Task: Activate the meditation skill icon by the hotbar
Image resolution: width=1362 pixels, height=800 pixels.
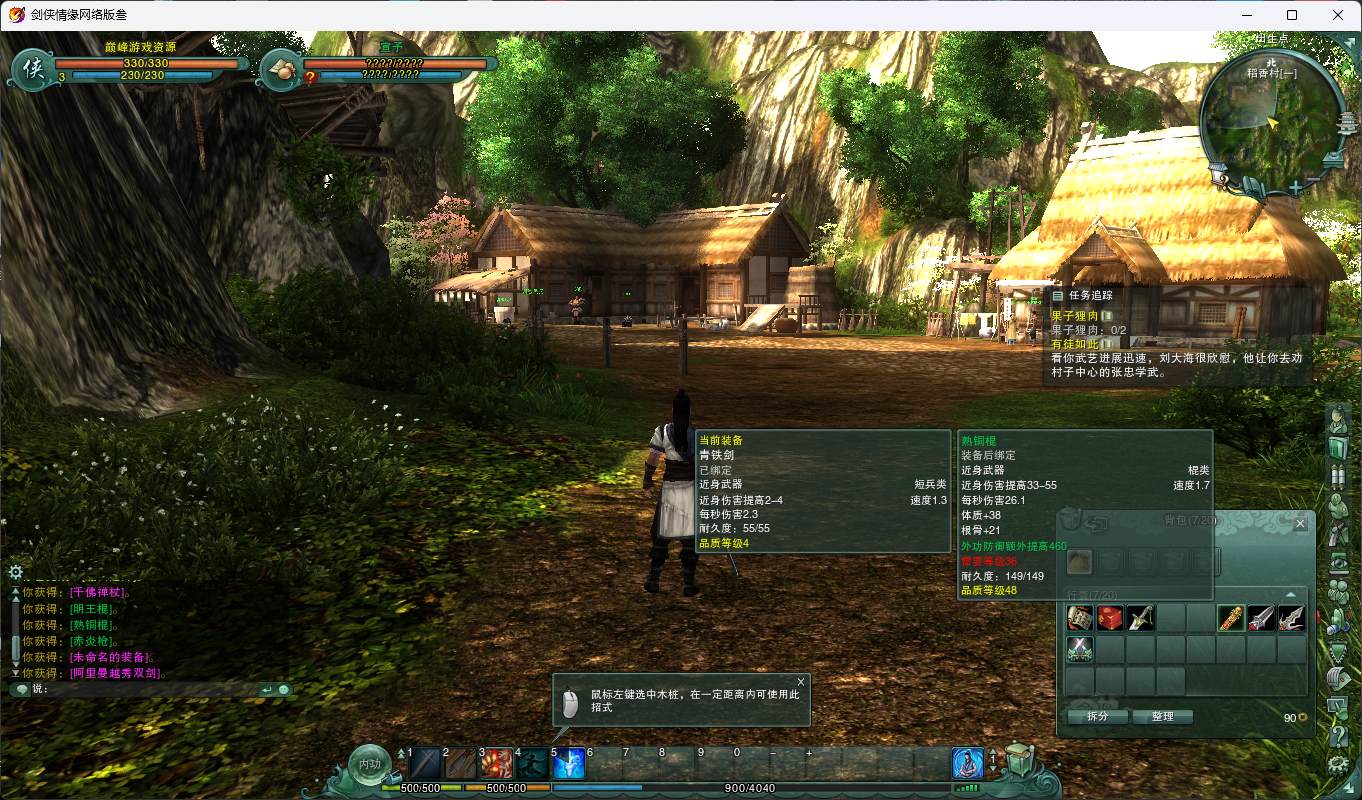Action: [967, 764]
